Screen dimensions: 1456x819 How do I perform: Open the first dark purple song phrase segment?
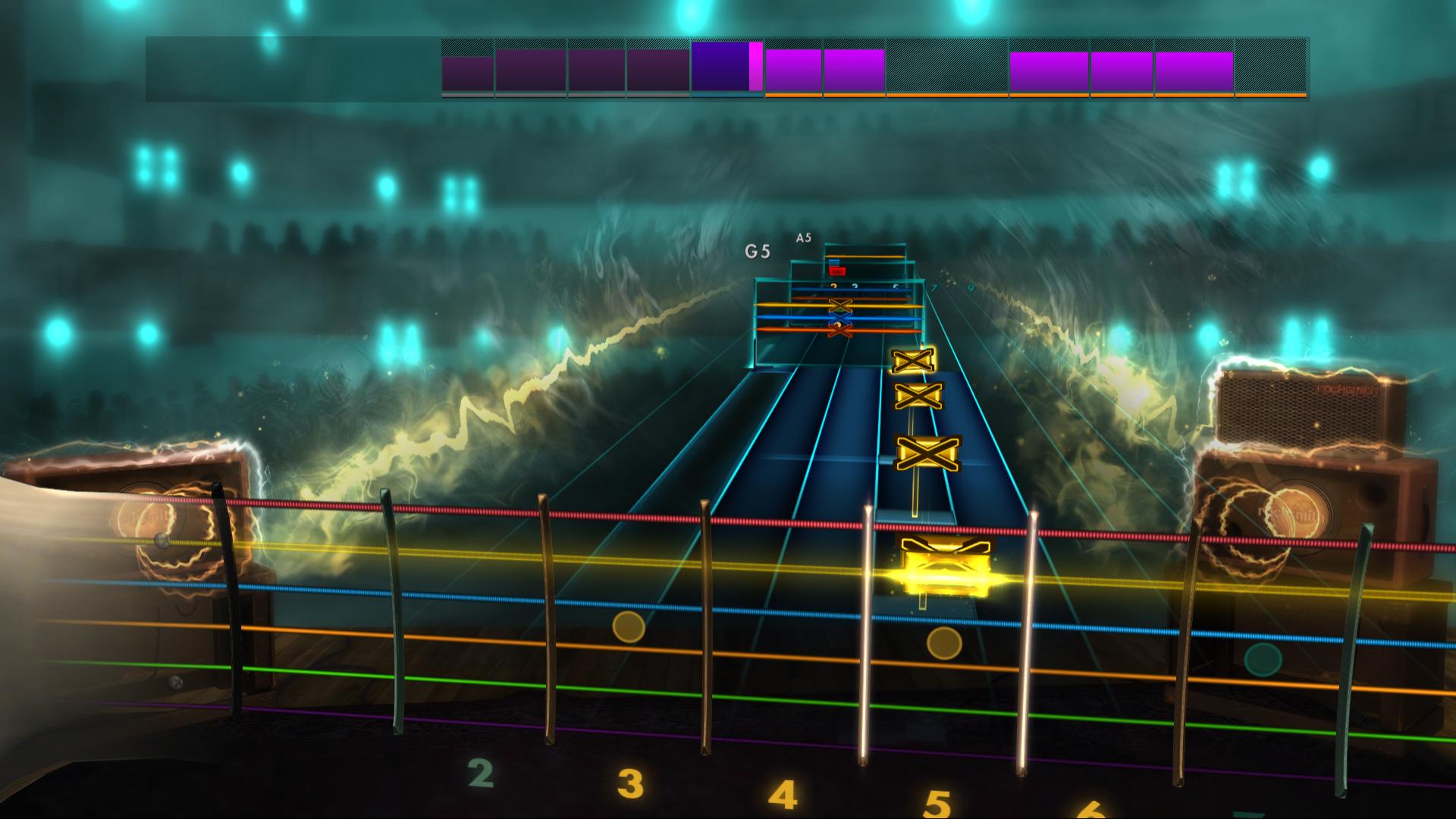466,72
